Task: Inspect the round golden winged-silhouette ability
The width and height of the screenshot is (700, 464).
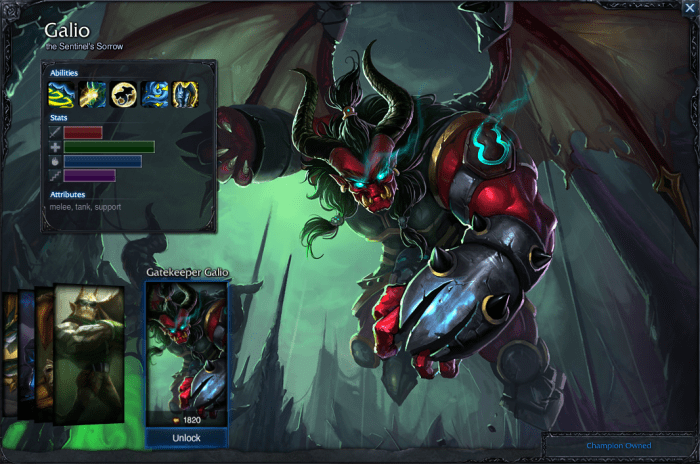Action: point(124,94)
